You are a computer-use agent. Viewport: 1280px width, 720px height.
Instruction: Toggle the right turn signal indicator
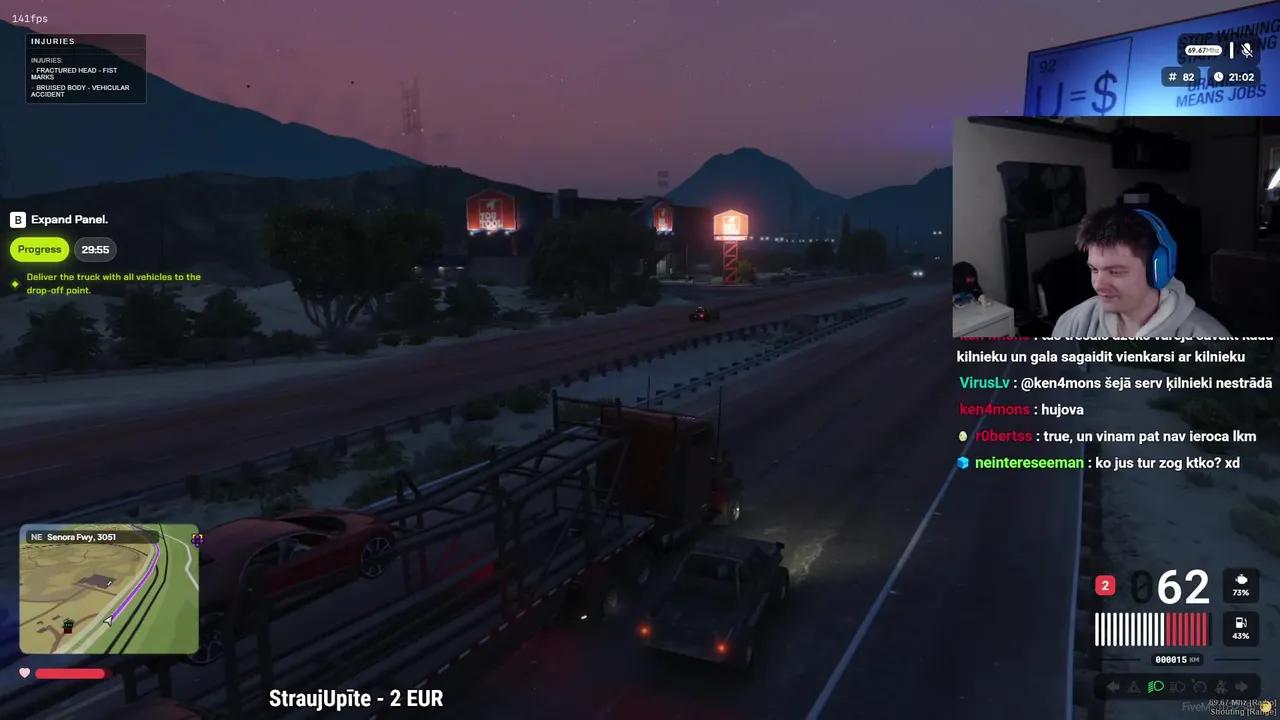[x=1241, y=685]
